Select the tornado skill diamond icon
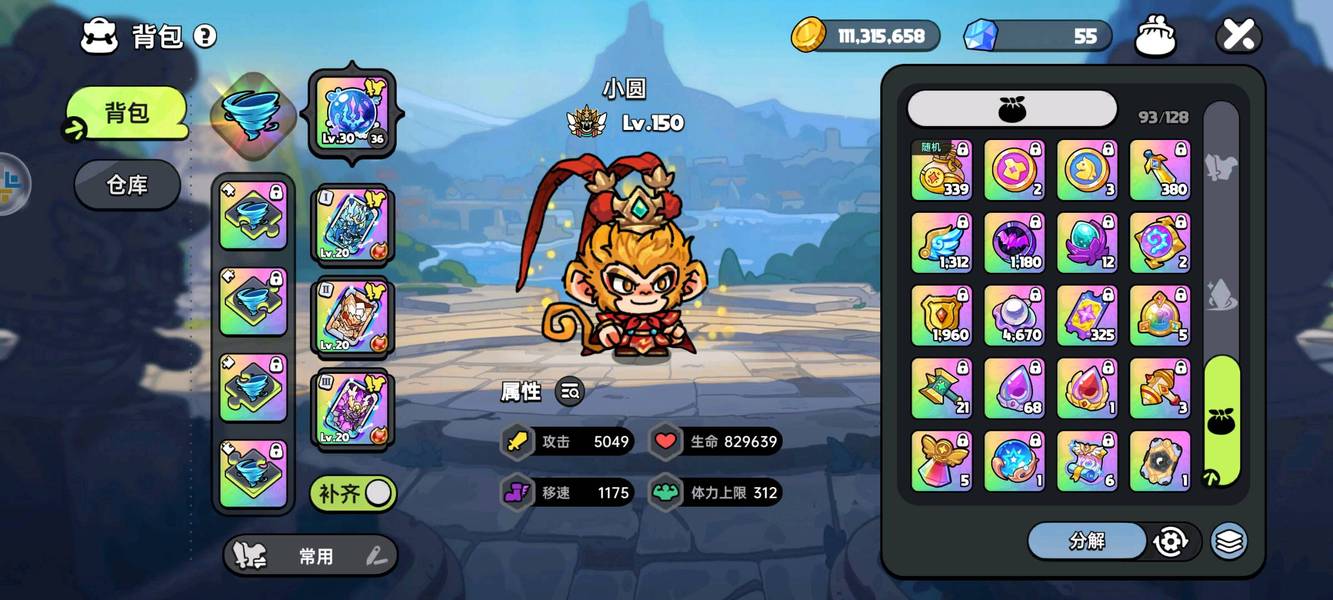The width and height of the screenshot is (1333, 600). 252,114
